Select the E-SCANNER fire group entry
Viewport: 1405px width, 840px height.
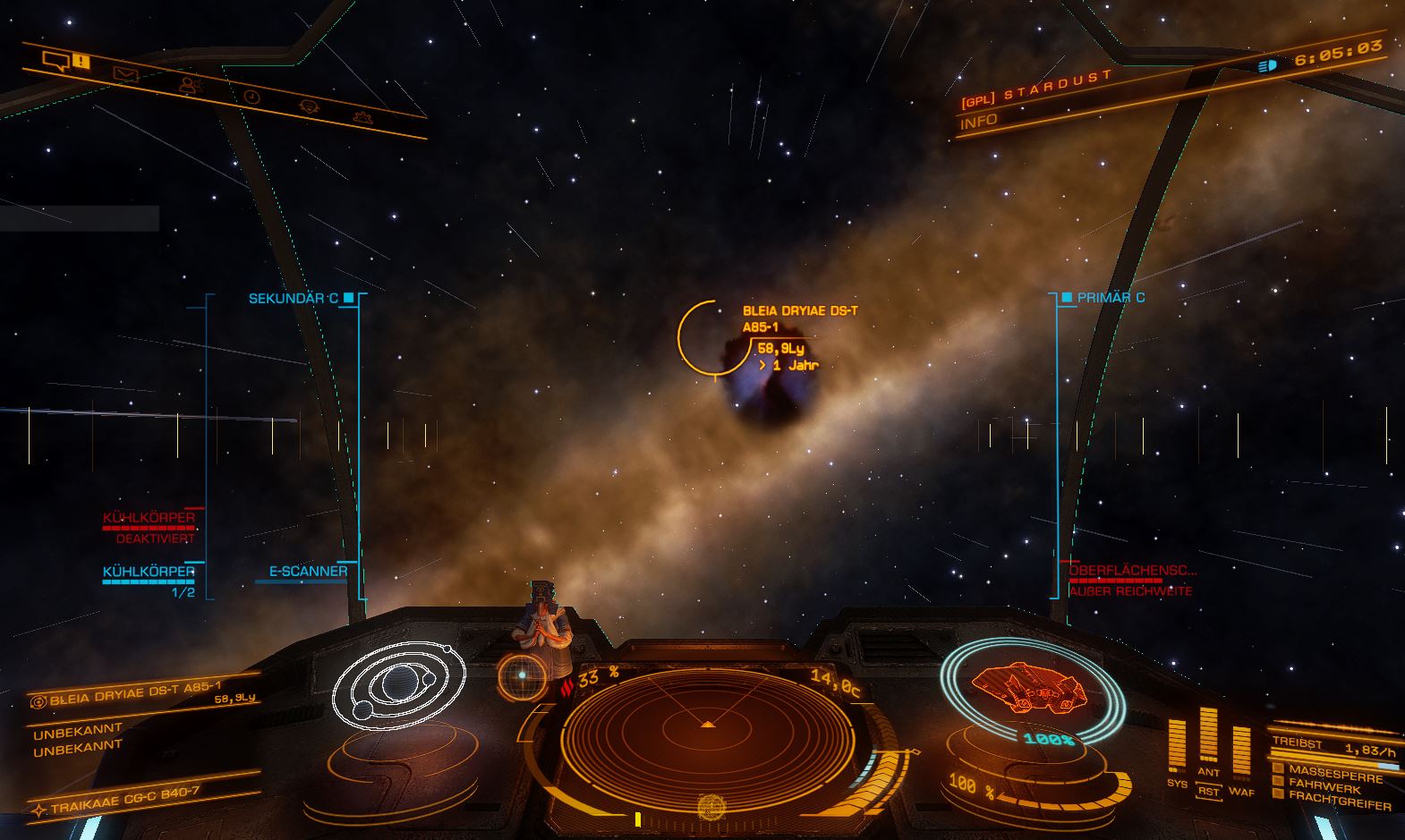tap(308, 572)
